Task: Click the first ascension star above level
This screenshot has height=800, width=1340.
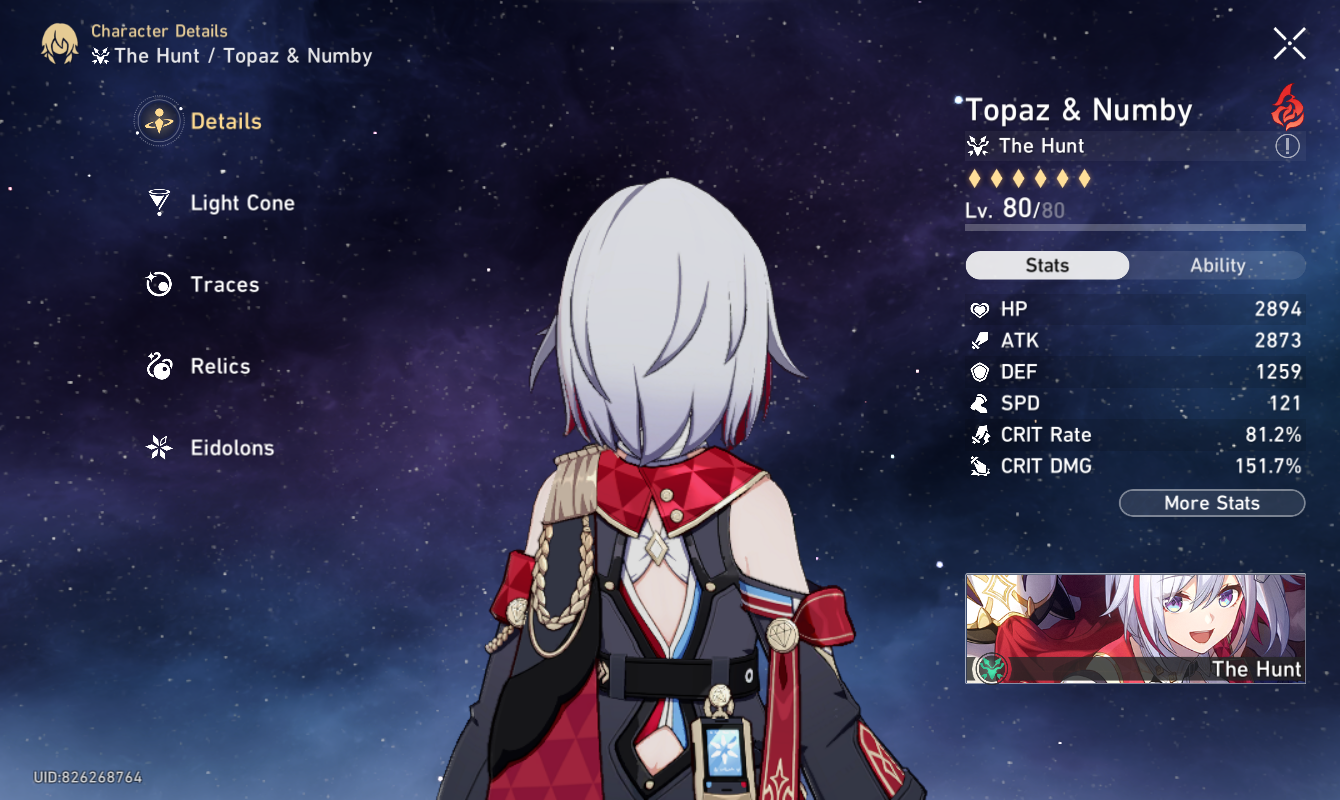Action: (972, 178)
